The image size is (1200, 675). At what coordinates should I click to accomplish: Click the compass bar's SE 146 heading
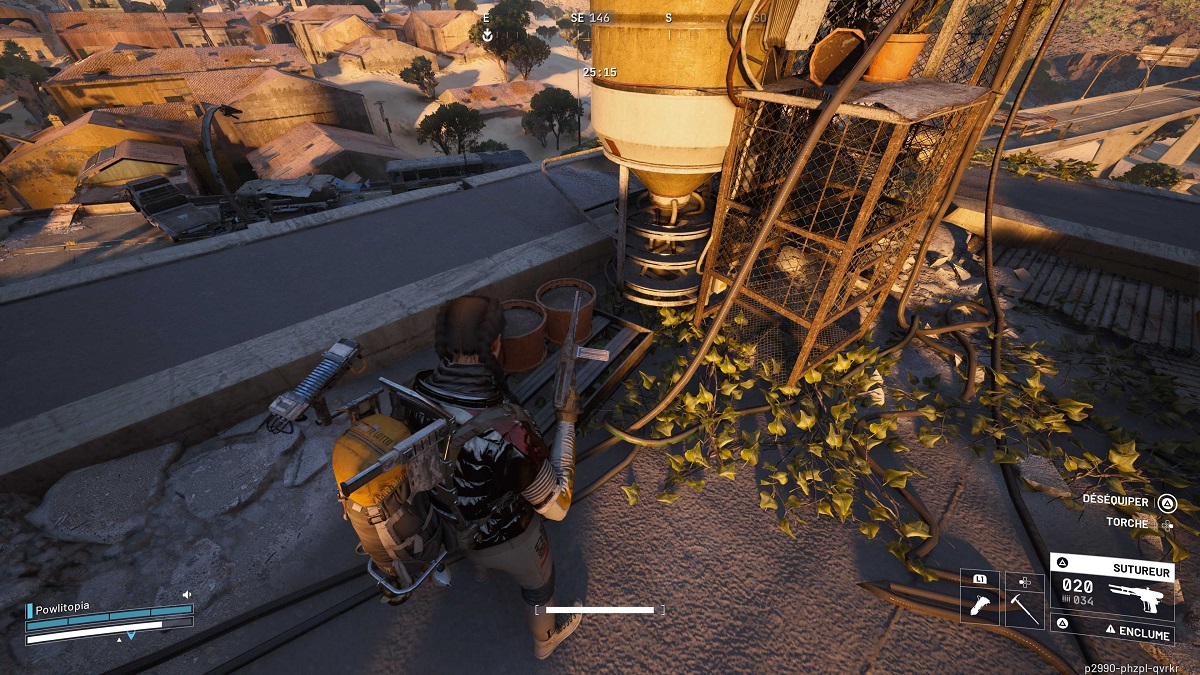(590, 18)
